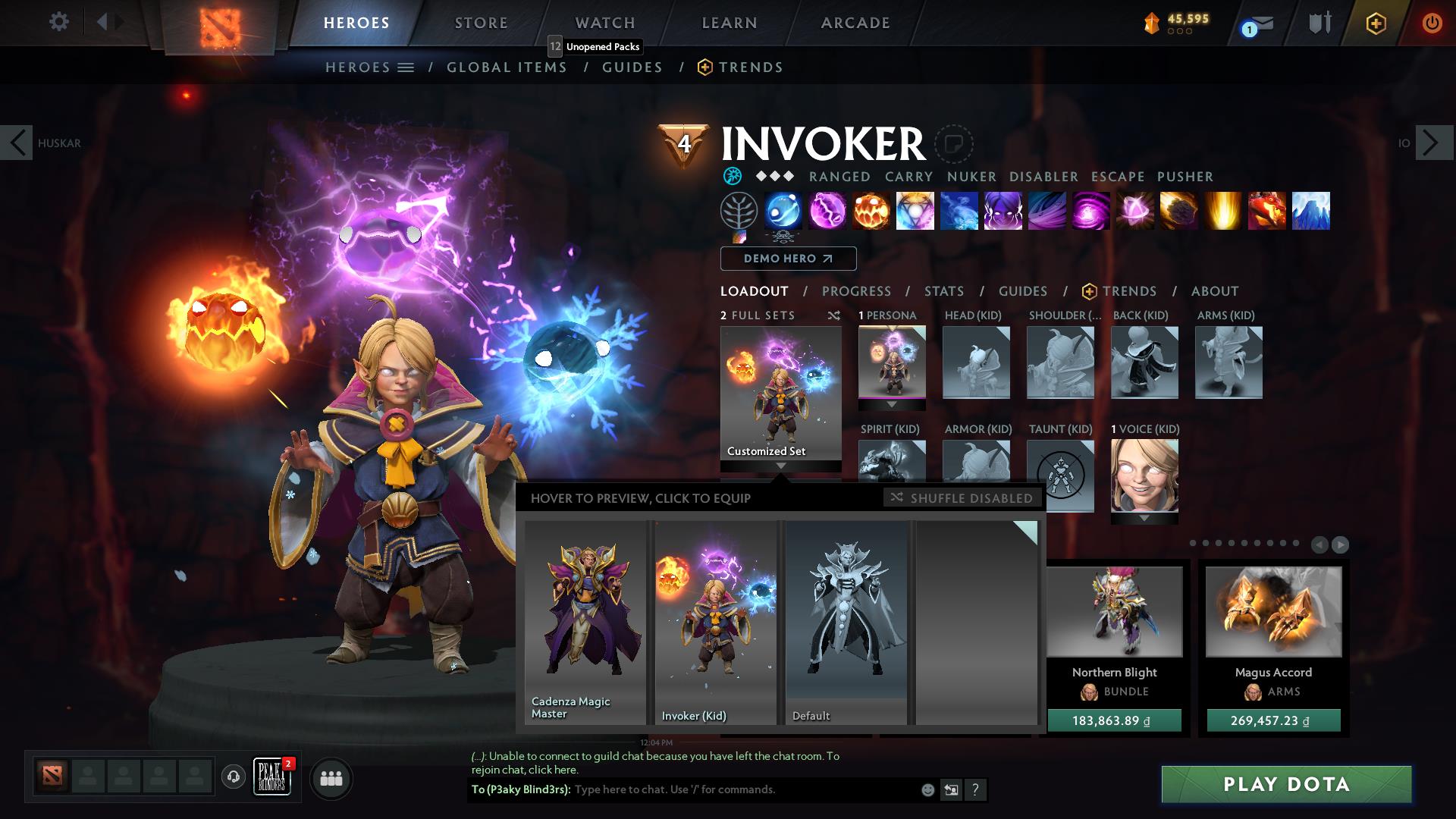Select the Exort fire orb ability
The width and height of the screenshot is (1456, 819).
coord(871,211)
